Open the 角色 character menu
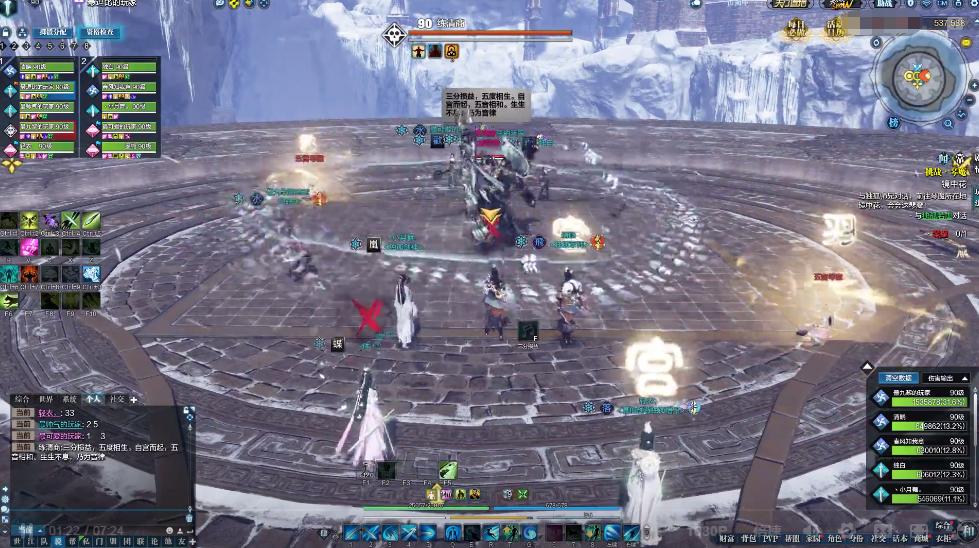979x548 pixels. pos(835,539)
